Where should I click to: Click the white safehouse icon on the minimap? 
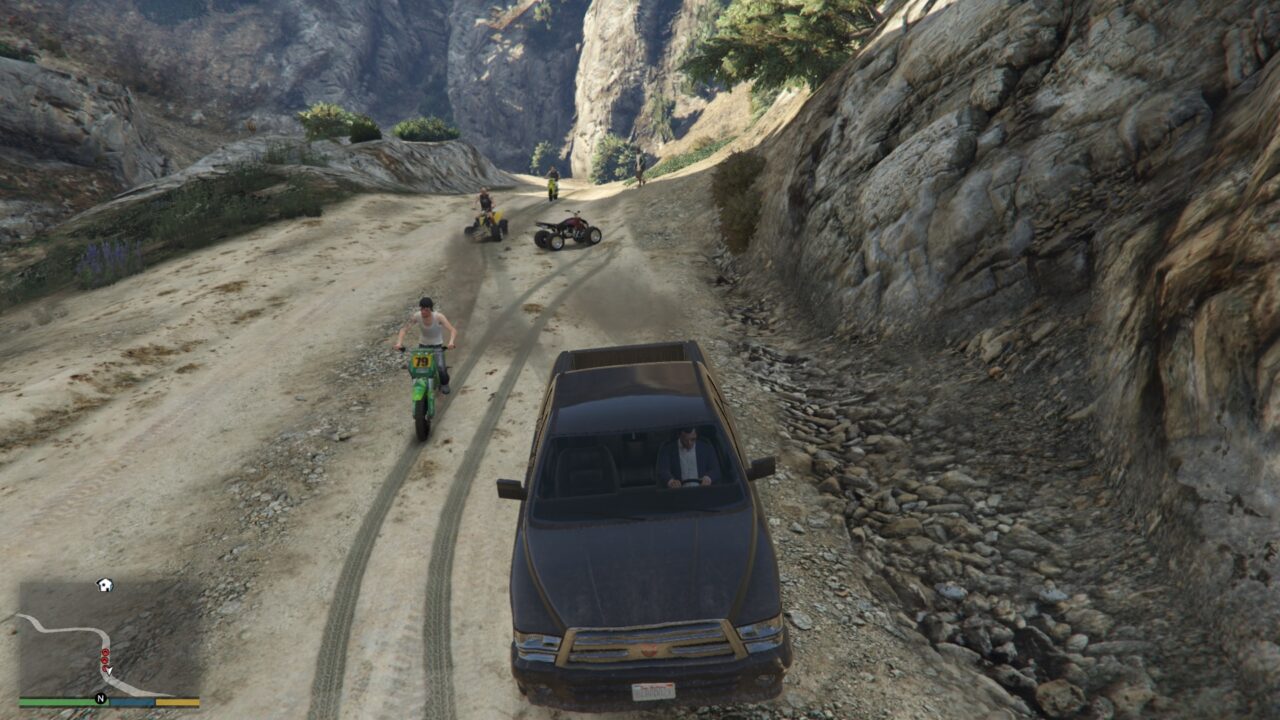pos(104,585)
